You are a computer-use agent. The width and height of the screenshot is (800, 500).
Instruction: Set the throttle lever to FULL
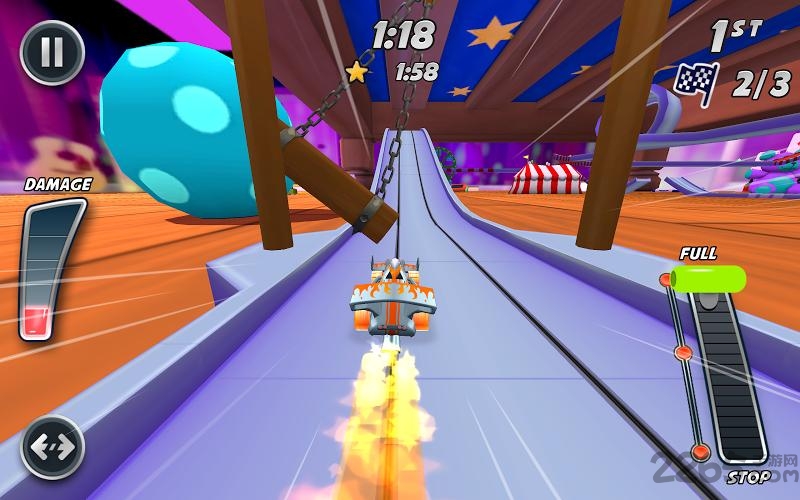coord(707,277)
